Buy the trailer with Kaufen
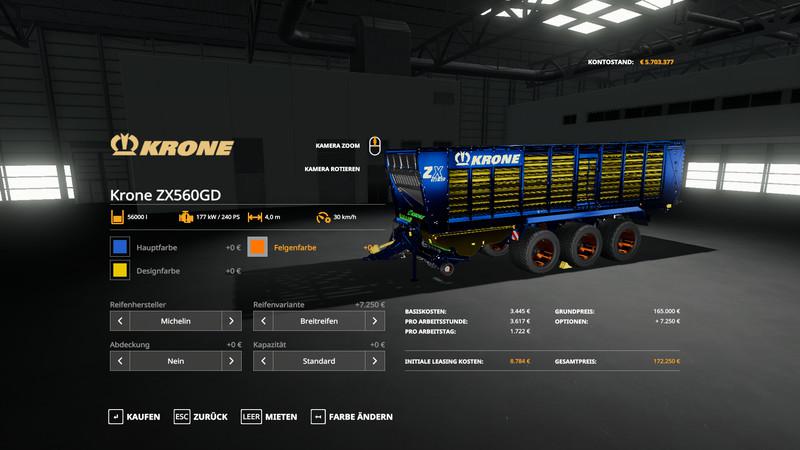Screen dimensions: 800x450 point(134,416)
